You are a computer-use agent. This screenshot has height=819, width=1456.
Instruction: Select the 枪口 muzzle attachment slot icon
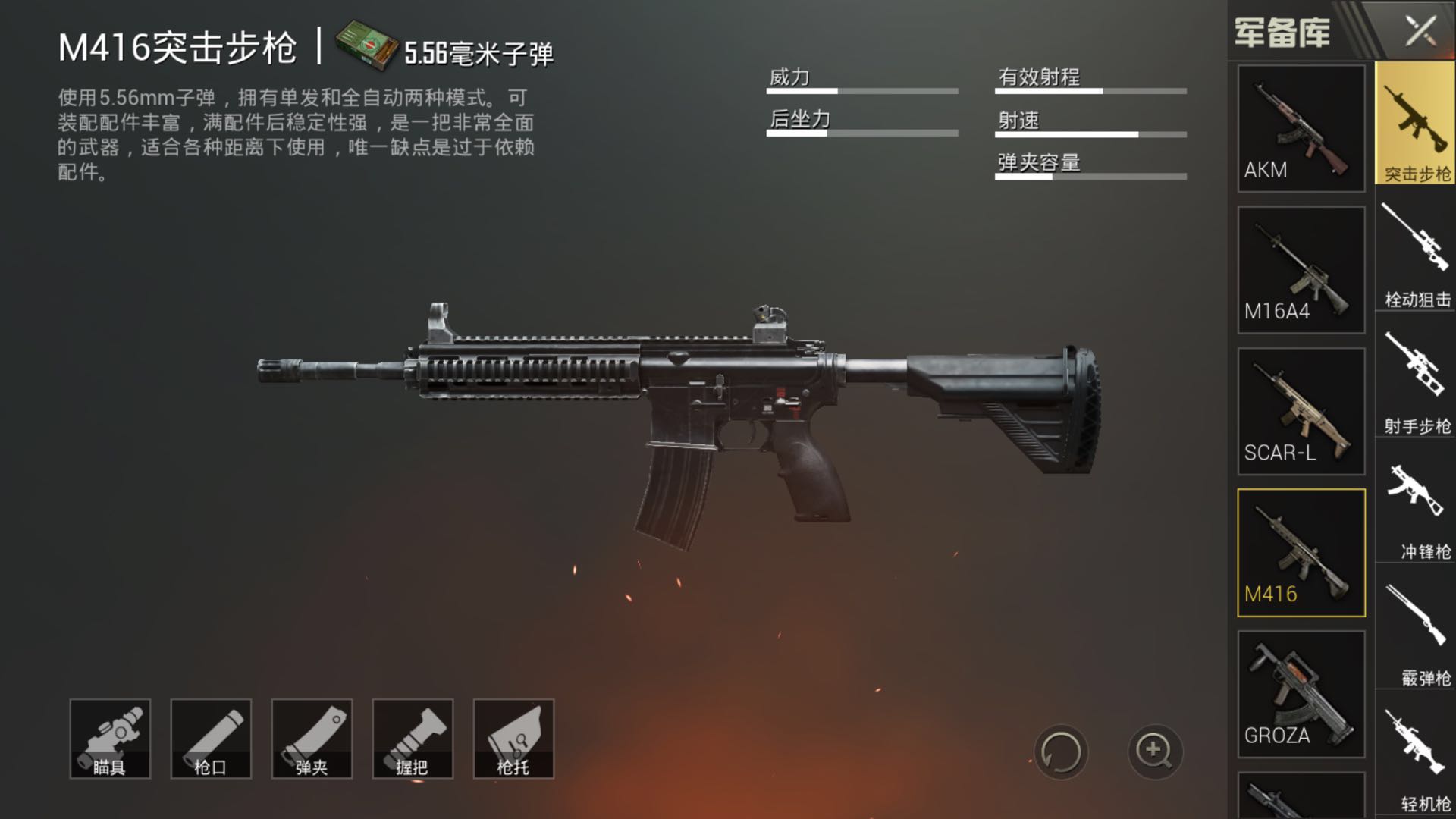[210, 738]
